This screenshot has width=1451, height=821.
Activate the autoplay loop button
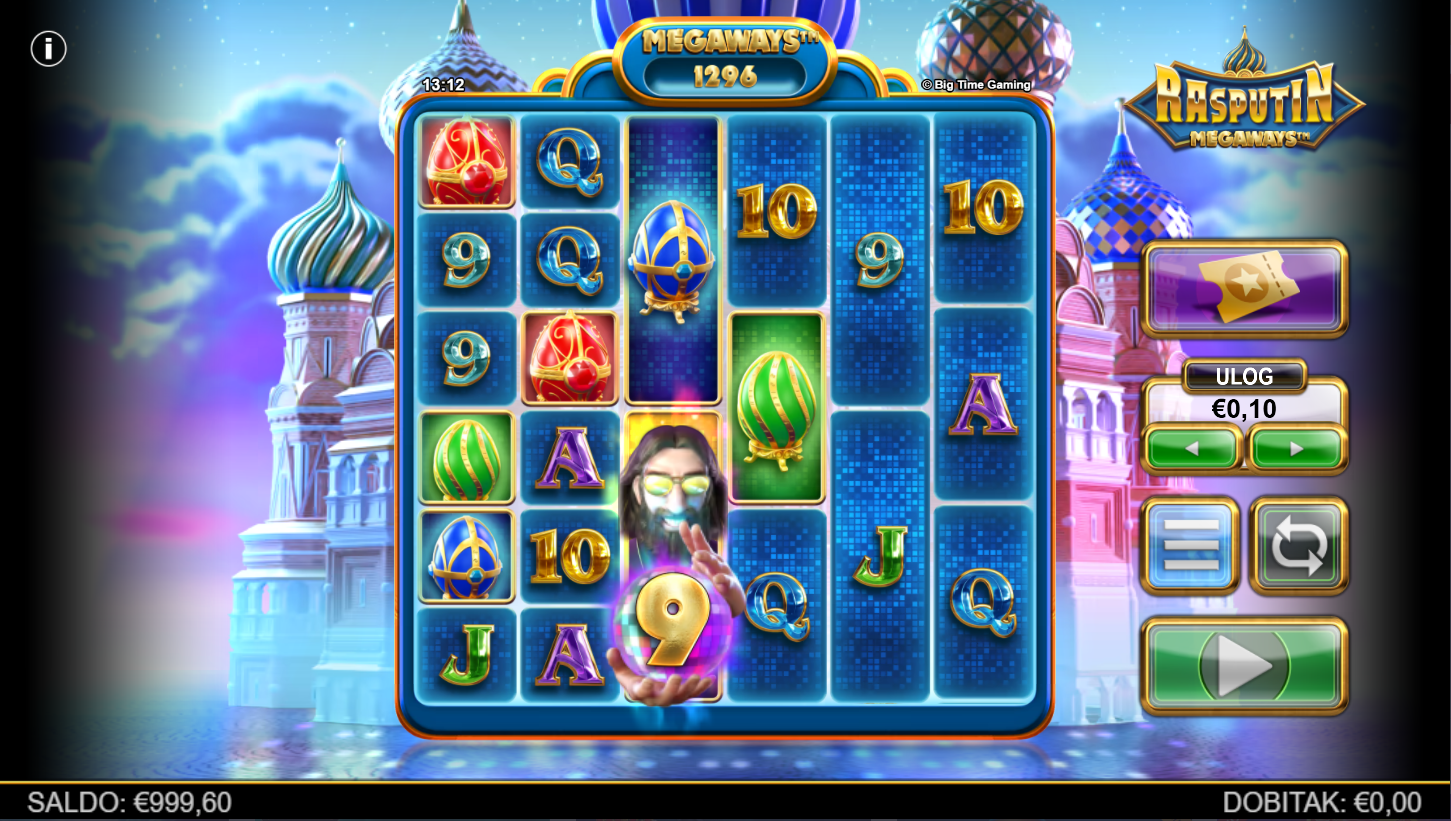tap(1298, 545)
